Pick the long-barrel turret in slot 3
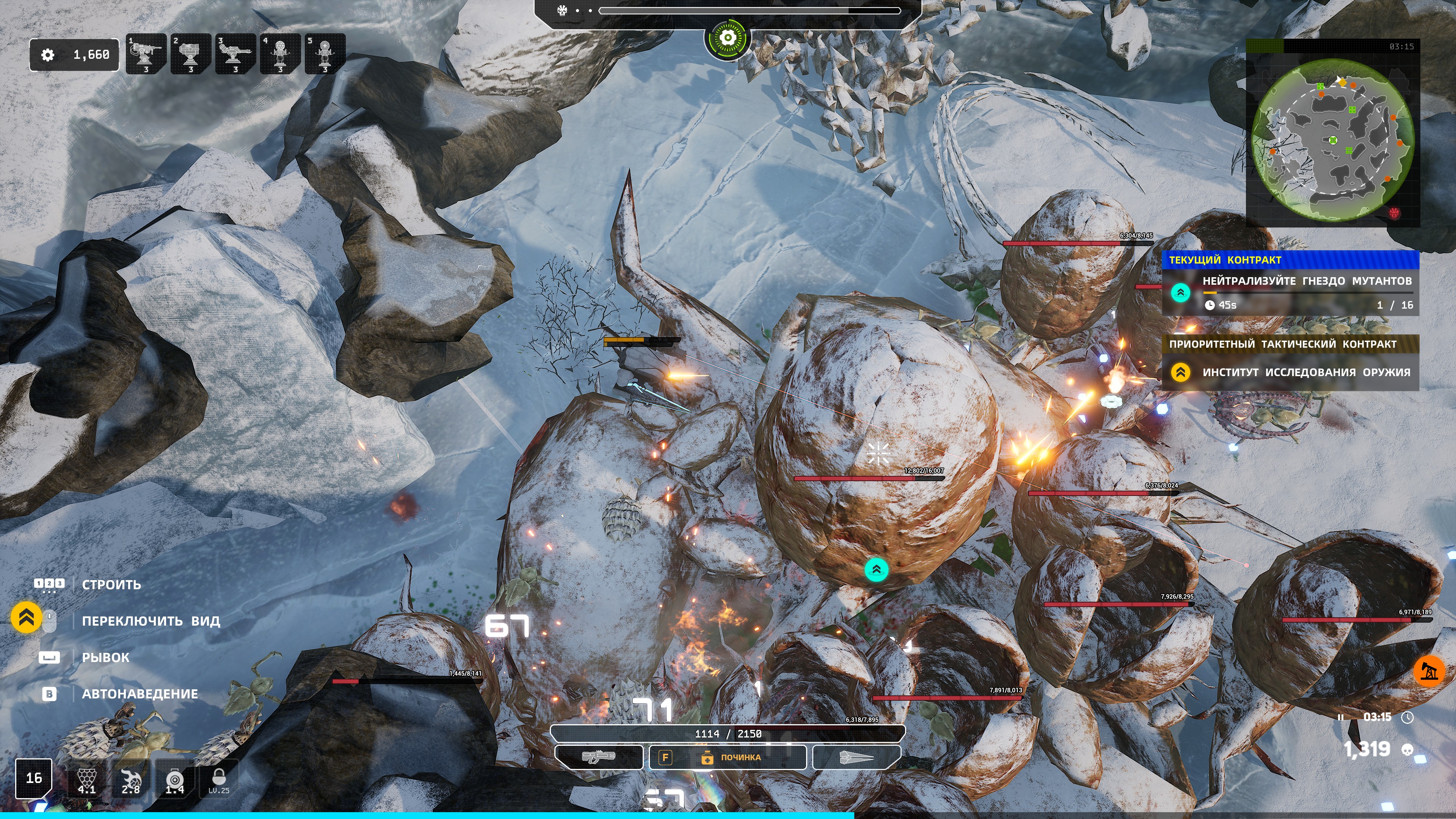 235,54
